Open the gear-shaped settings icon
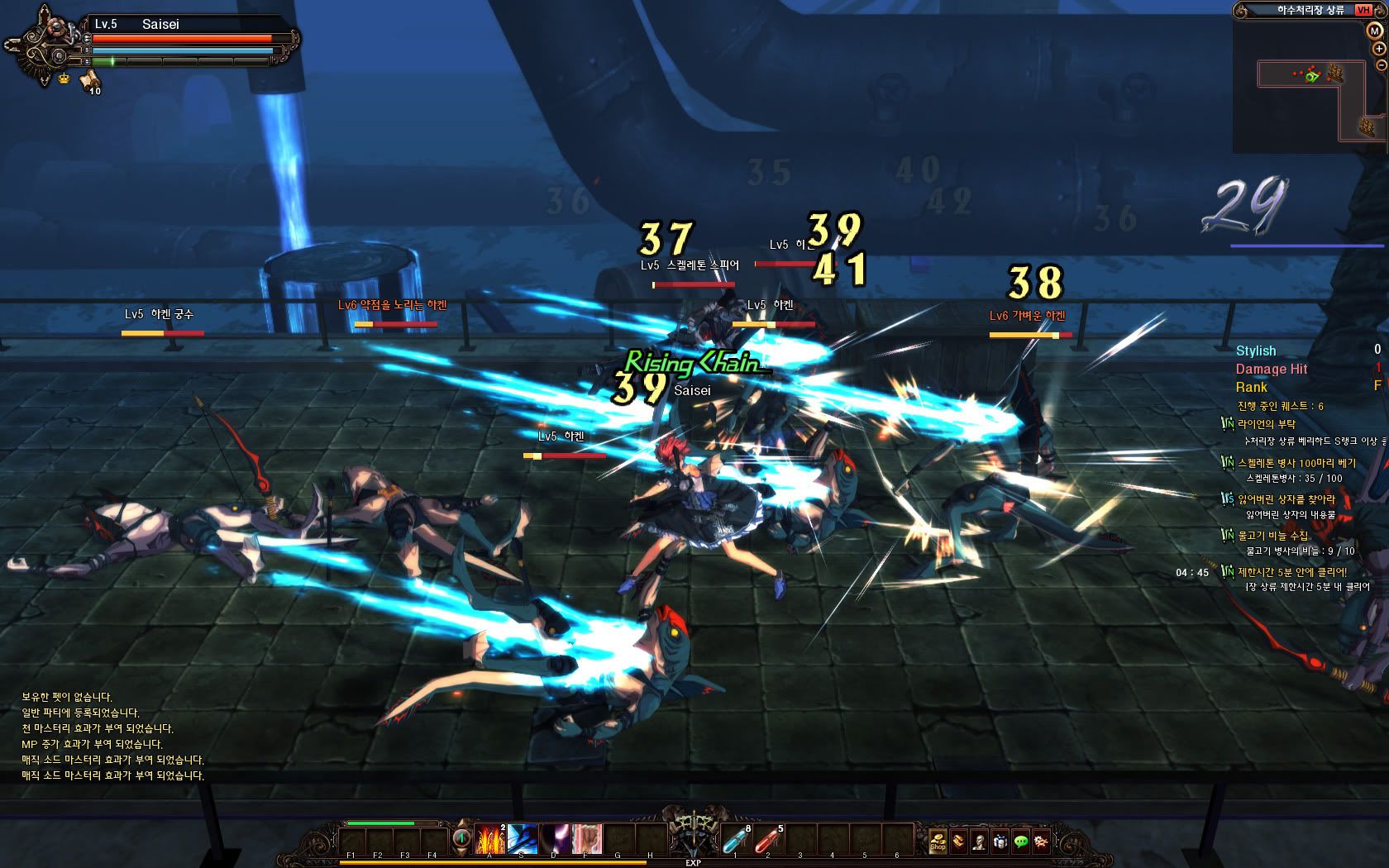The image size is (1389, 868). pos(1042,841)
